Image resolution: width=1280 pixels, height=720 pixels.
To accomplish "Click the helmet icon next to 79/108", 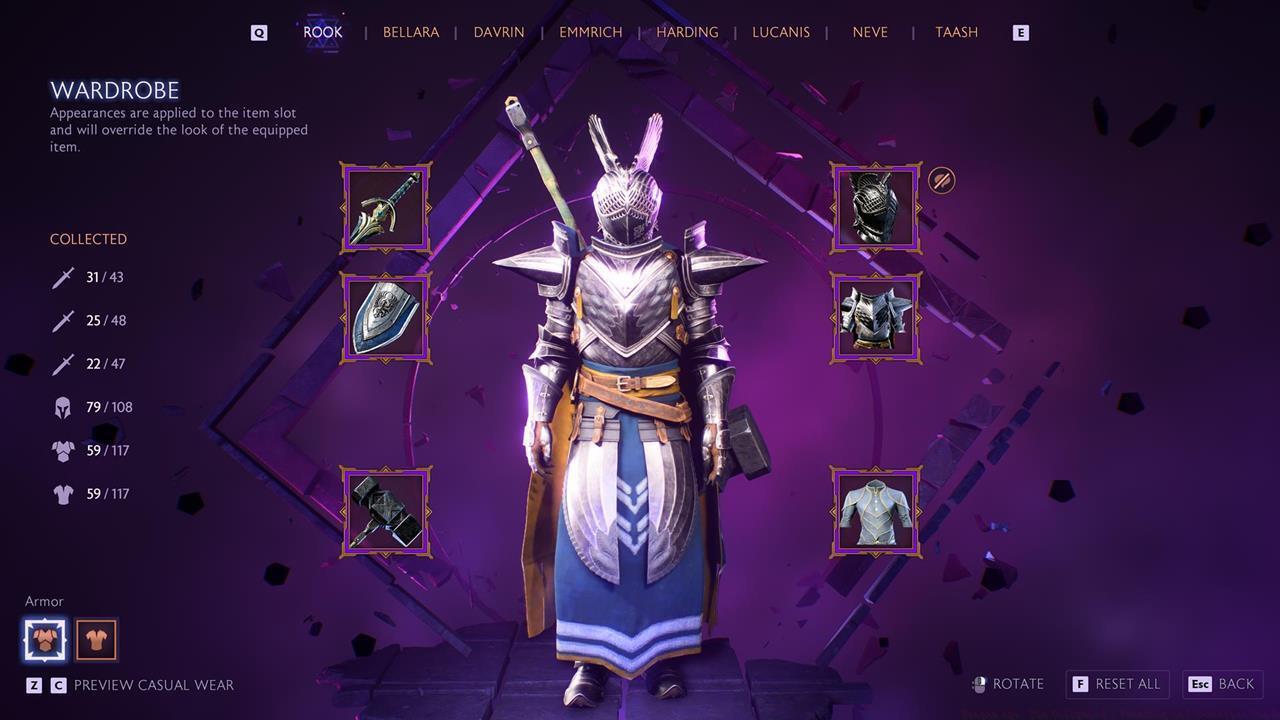I will (62, 406).
